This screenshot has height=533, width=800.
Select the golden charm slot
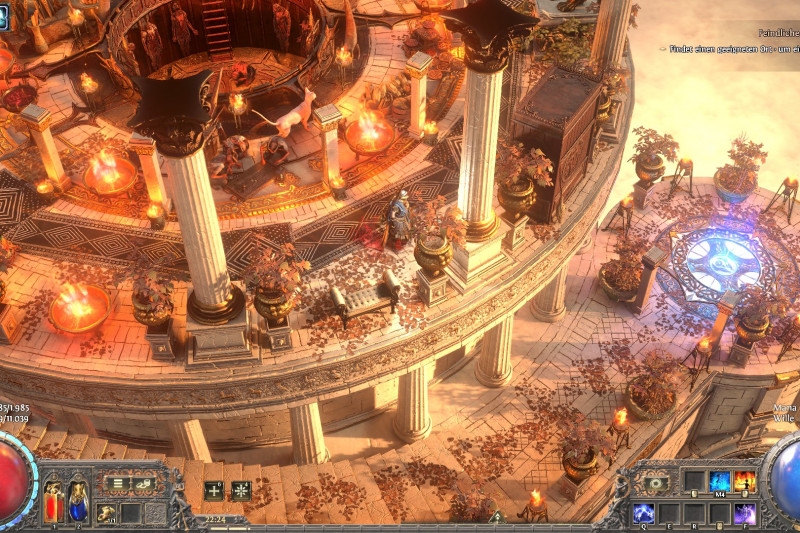[x=105, y=513]
